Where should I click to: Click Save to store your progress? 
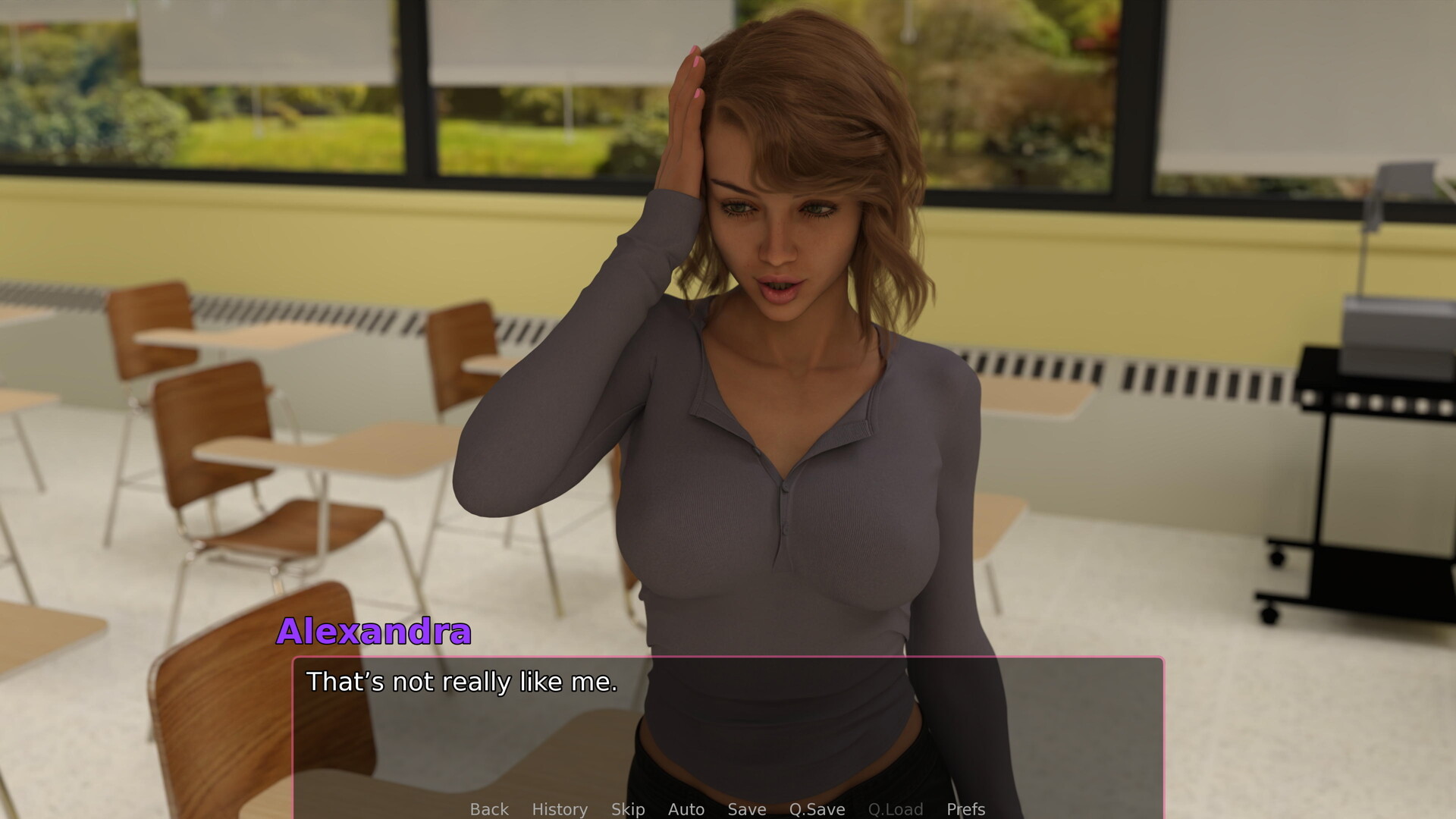pos(745,809)
